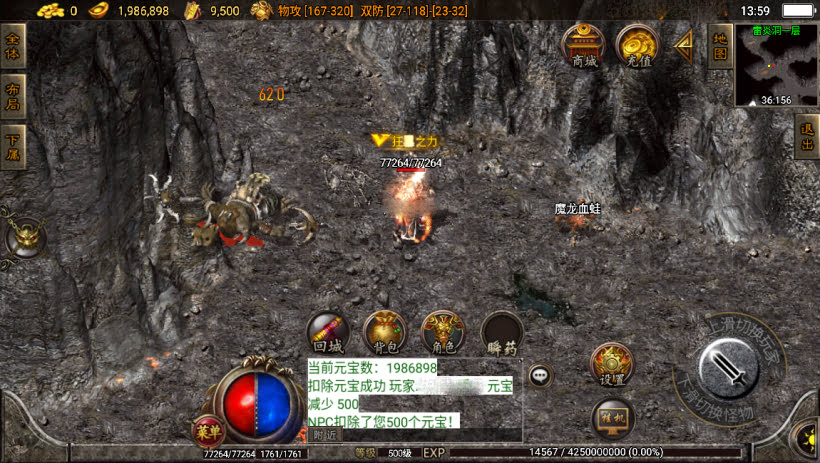
Task: Open the 背包 backpack
Action: tap(384, 334)
